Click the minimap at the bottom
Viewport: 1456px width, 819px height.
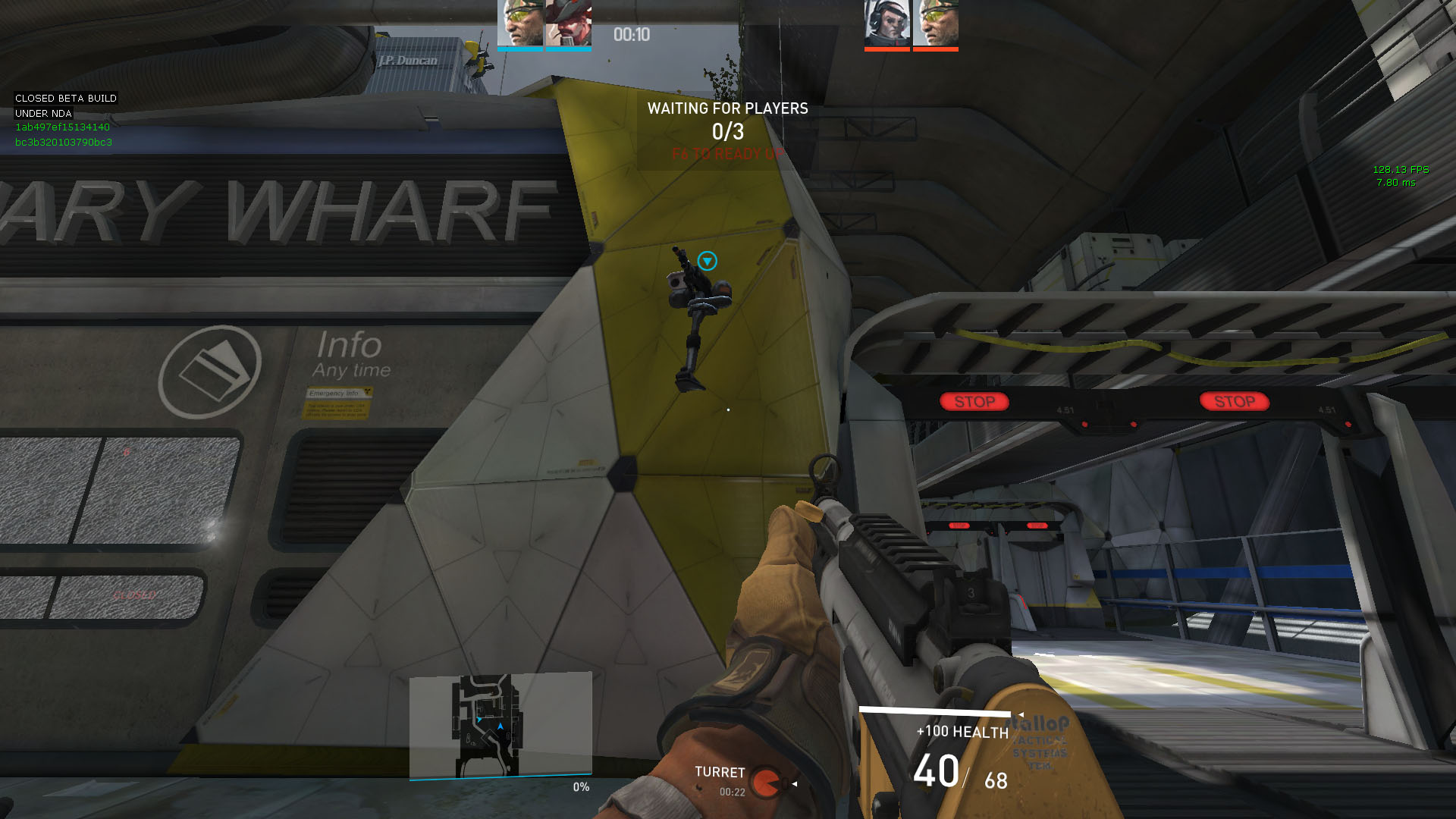click(500, 725)
